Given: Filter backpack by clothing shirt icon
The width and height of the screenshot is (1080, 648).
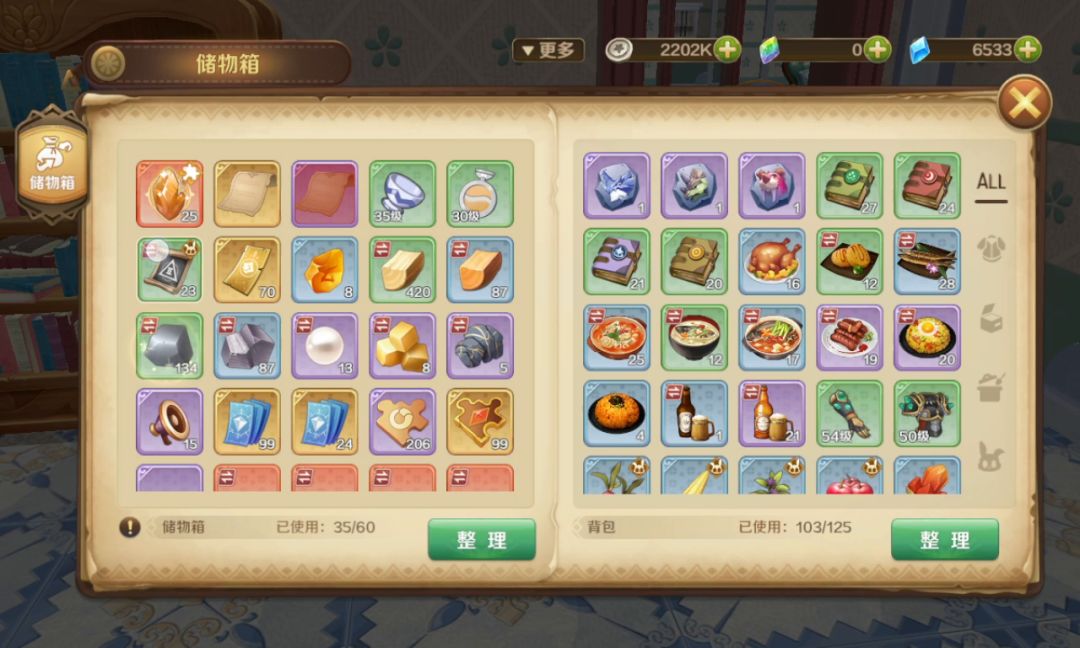Looking at the screenshot, I should pos(990,247).
